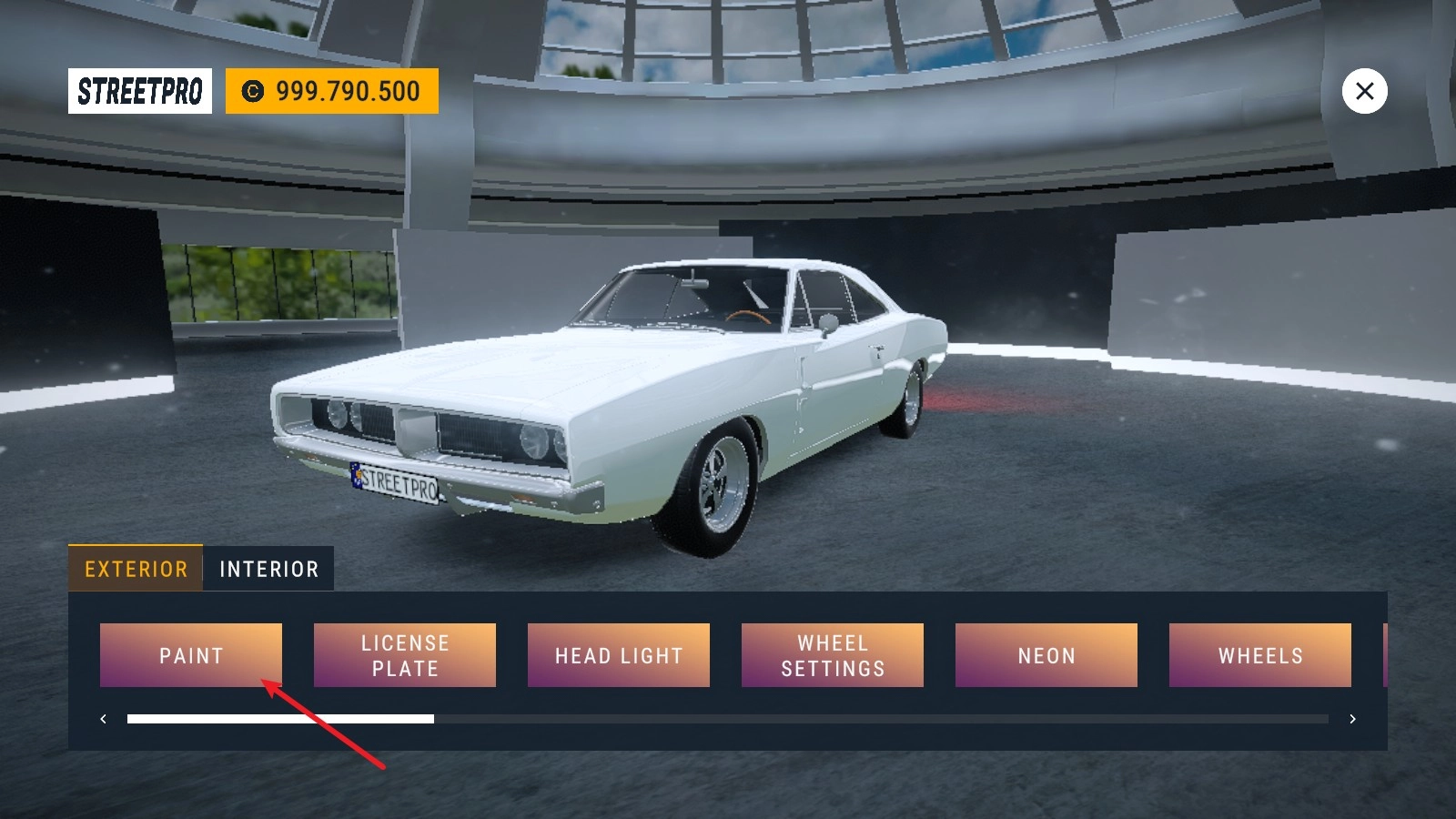Click the StreetPro logo

(x=140, y=91)
